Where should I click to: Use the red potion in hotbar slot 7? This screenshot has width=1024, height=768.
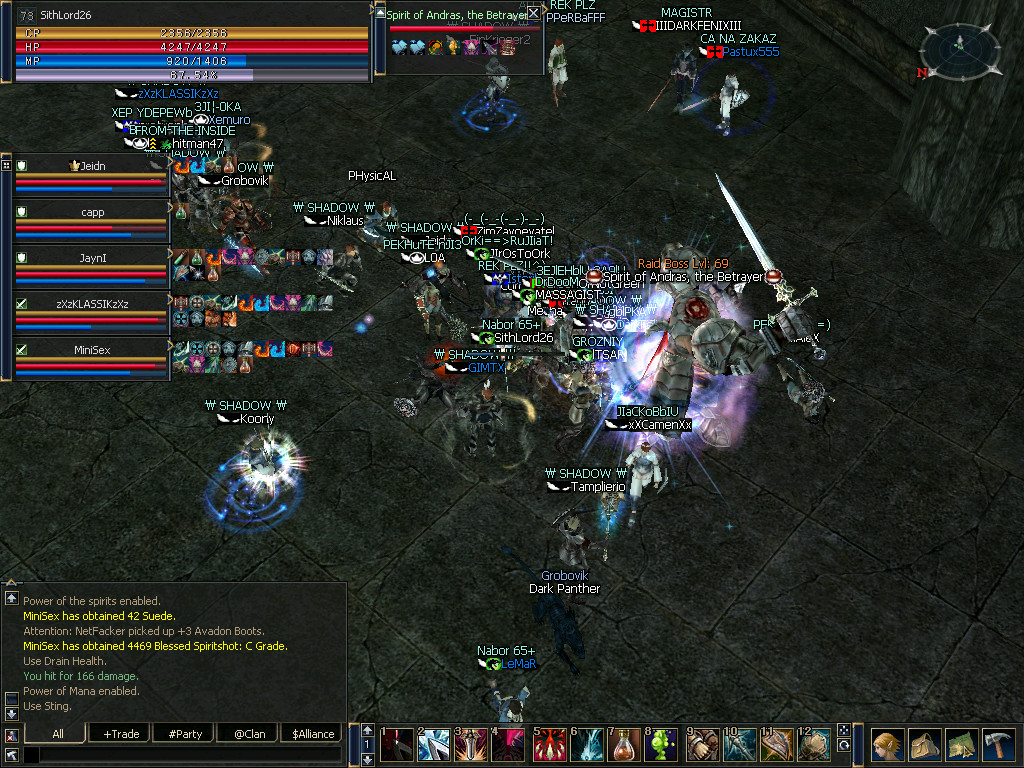[x=625, y=746]
